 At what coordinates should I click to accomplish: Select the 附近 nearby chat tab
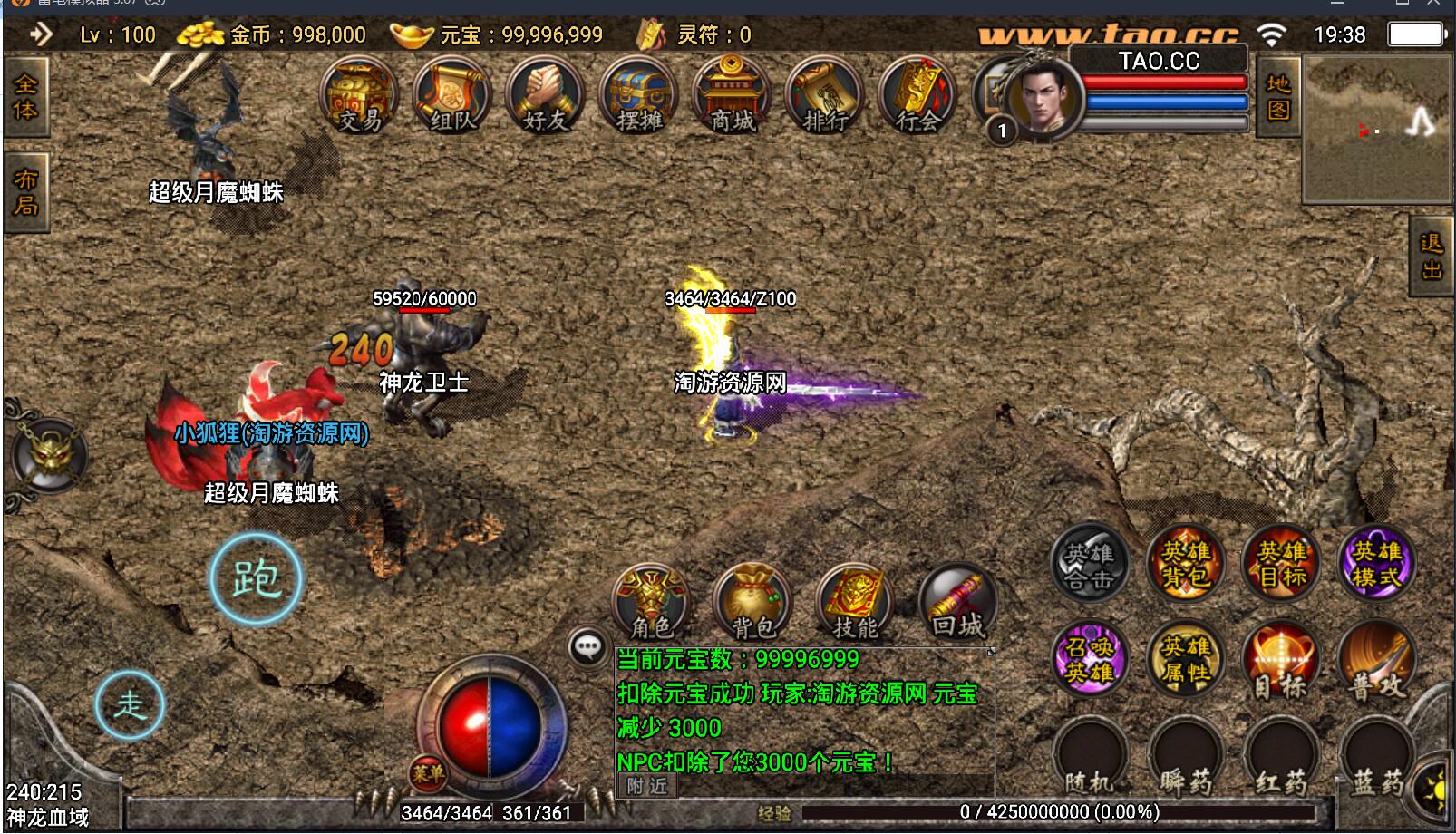pos(646,786)
